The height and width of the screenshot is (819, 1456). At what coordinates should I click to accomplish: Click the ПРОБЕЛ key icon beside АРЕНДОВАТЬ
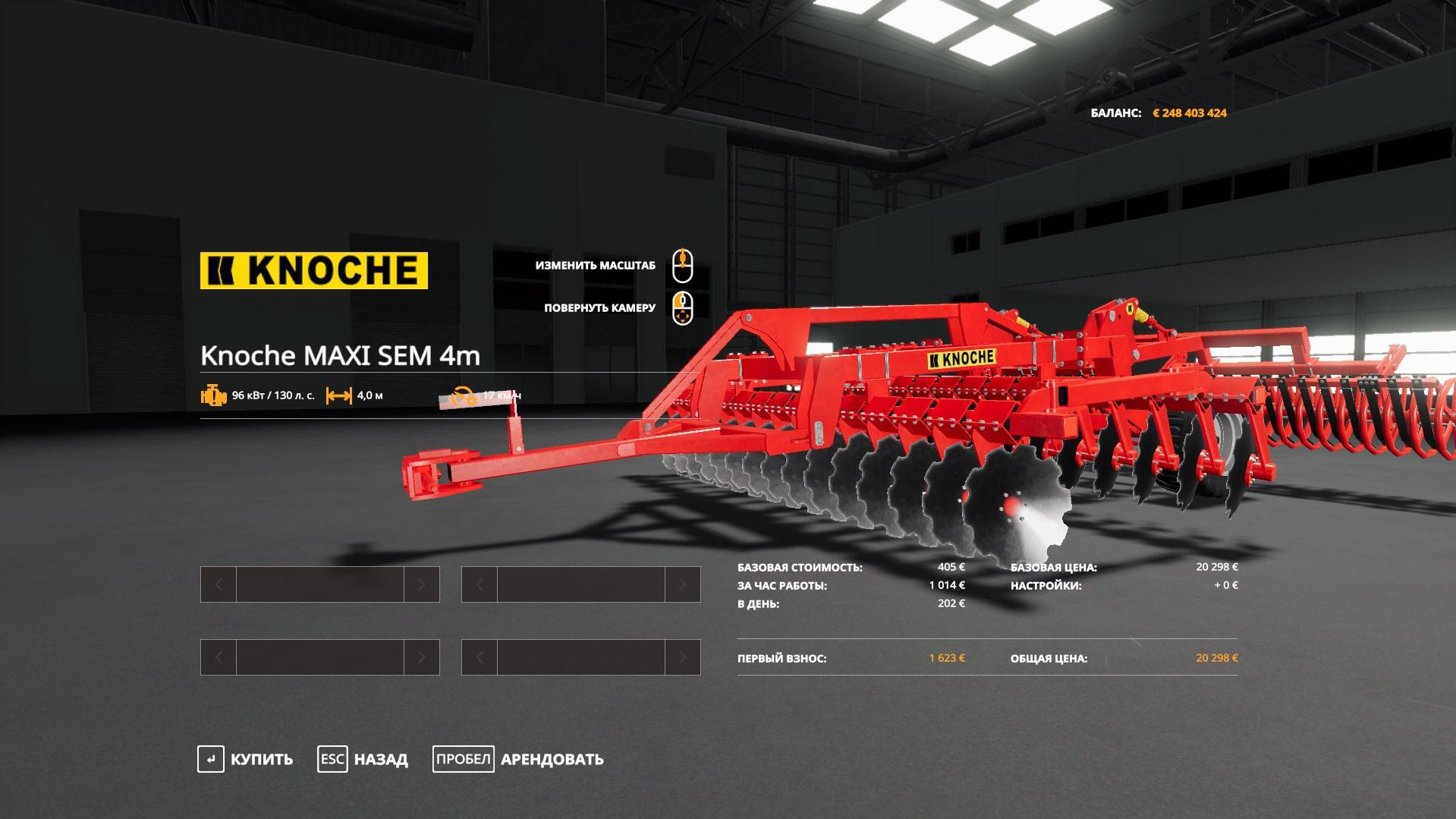pyautogui.click(x=463, y=758)
